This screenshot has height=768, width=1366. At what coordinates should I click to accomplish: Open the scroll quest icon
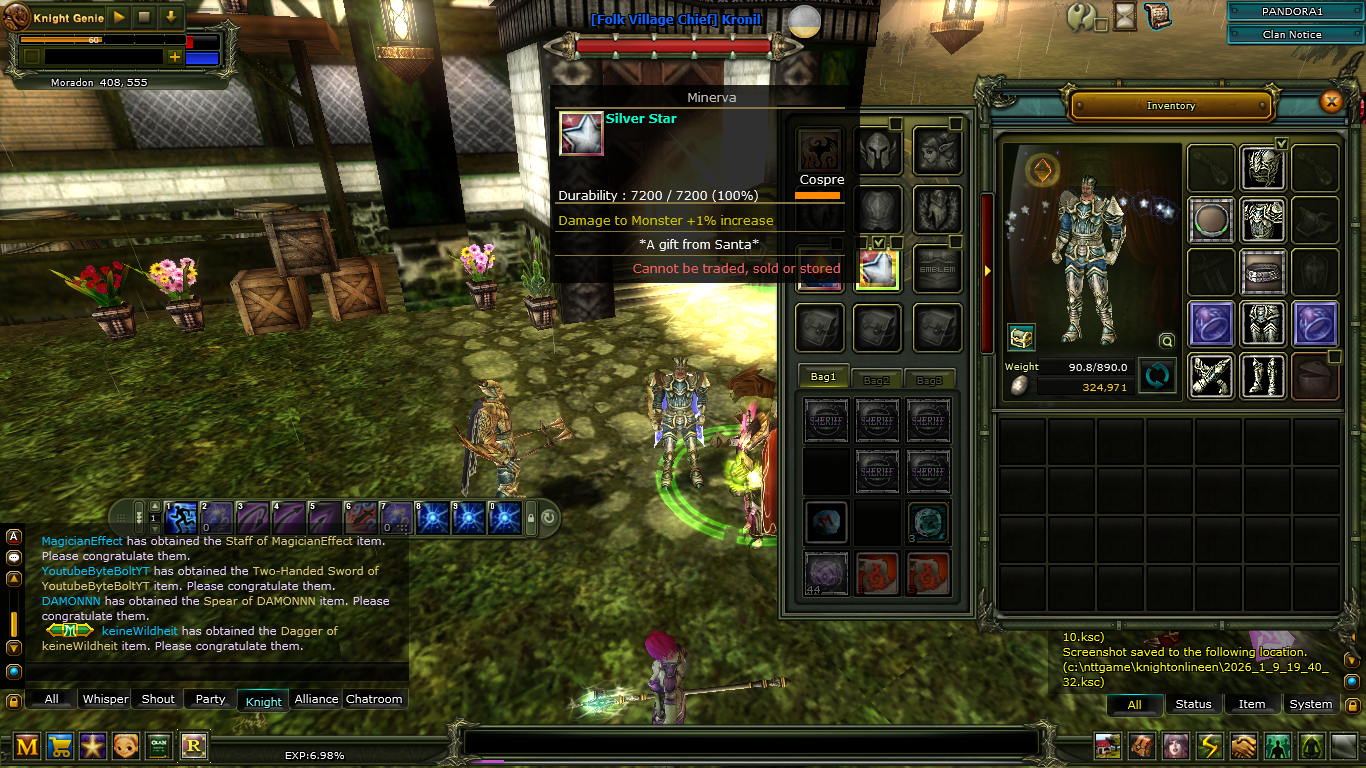pyautogui.click(x=1158, y=16)
